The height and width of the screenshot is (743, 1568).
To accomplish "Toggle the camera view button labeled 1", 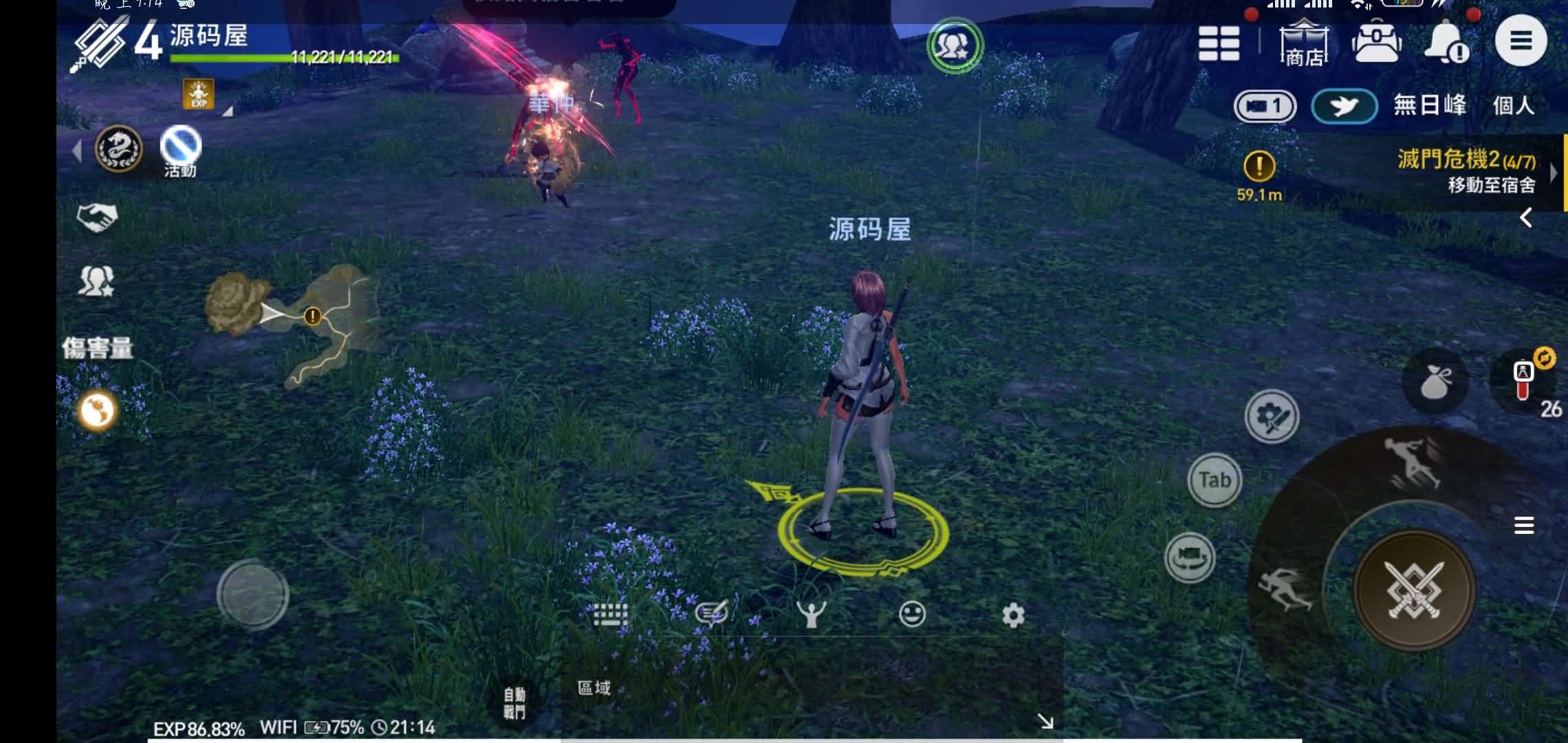I will tap(1264, 106).
